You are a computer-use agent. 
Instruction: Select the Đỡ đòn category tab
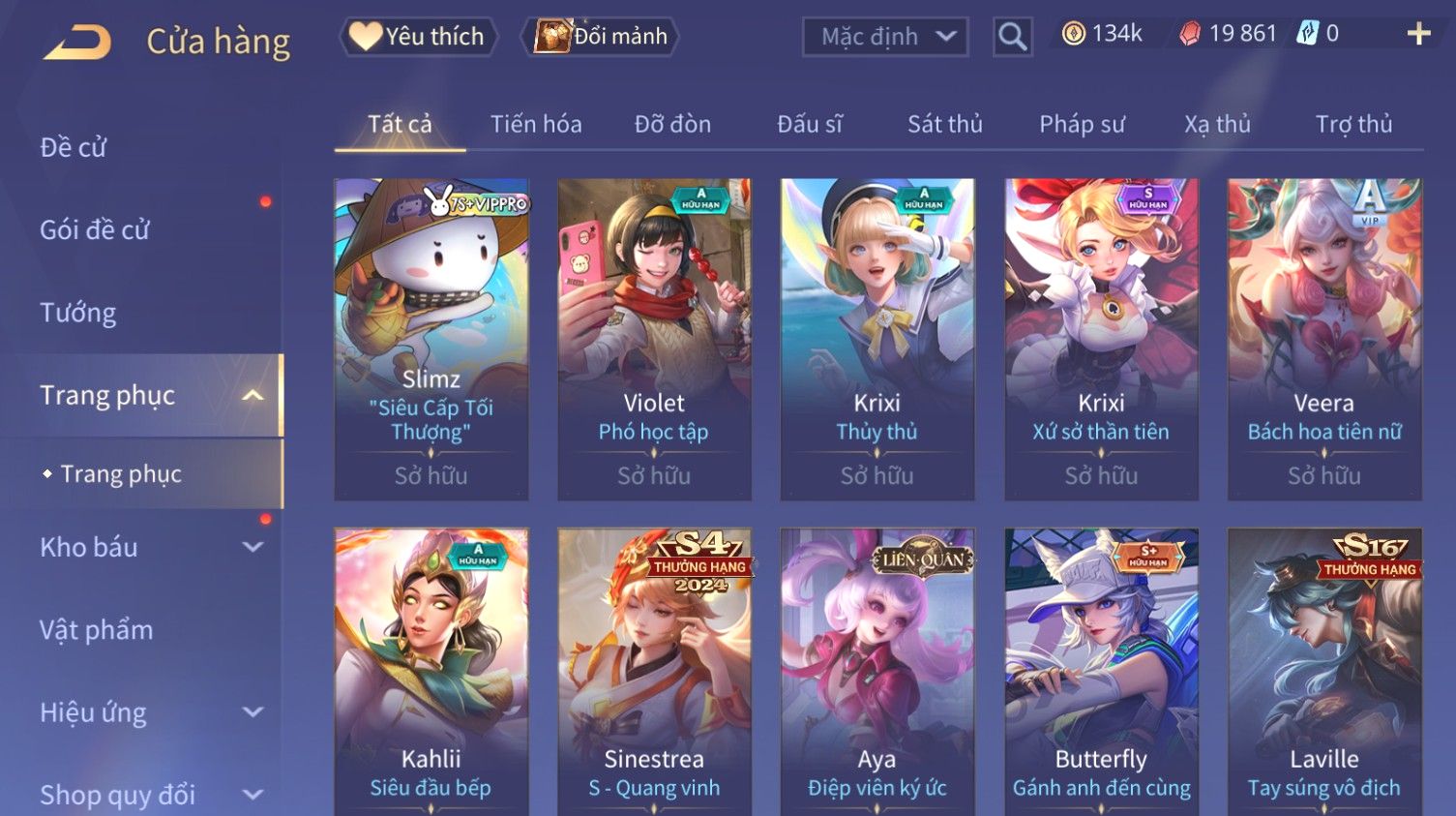coord(672,125)
